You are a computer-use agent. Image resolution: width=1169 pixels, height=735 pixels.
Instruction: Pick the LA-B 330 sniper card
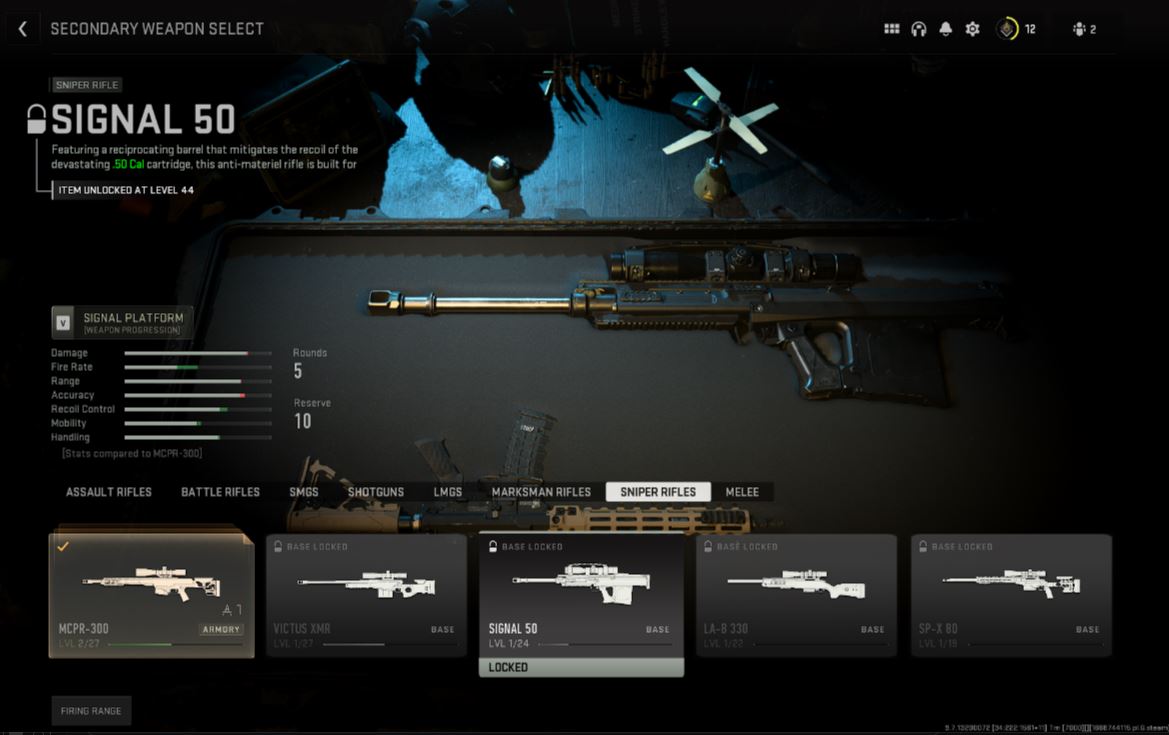click(x=796, y=595)
